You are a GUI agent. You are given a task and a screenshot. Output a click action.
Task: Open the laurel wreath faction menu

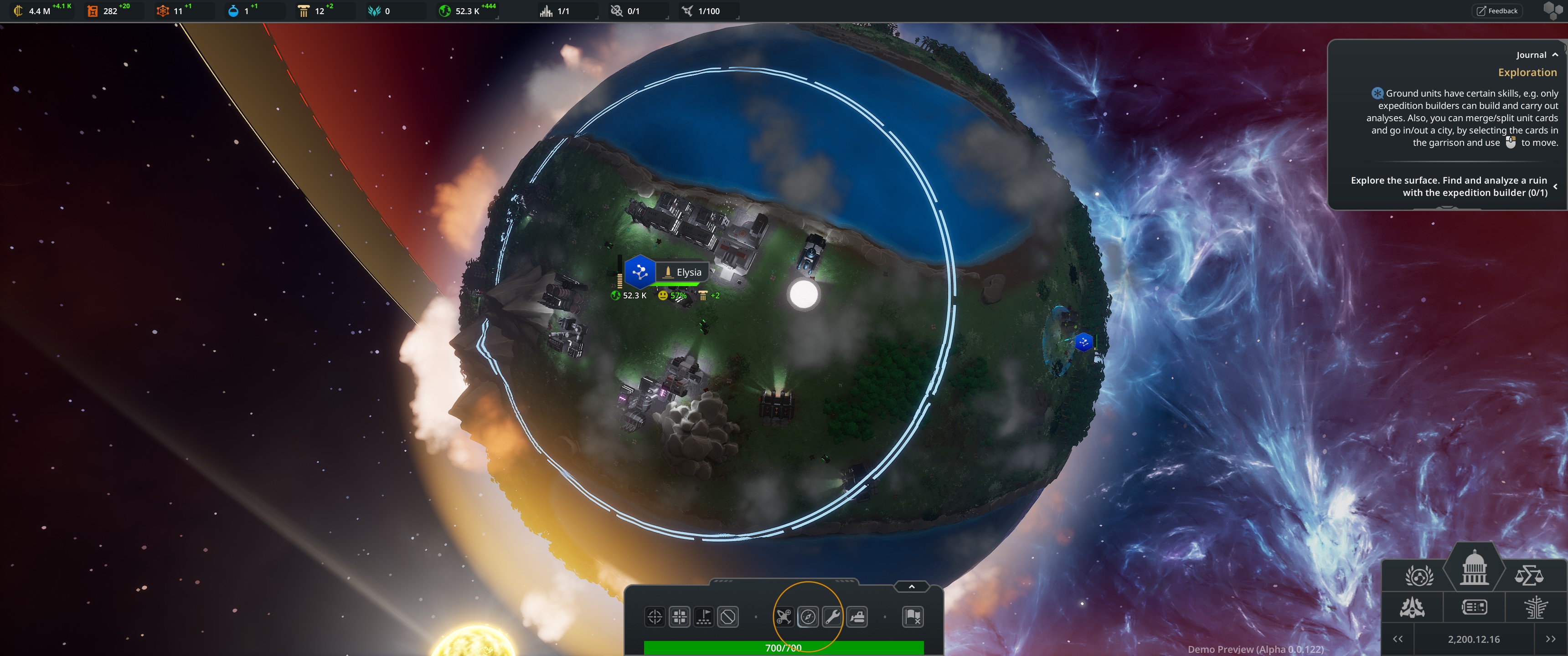click(x=1419, y=575)
